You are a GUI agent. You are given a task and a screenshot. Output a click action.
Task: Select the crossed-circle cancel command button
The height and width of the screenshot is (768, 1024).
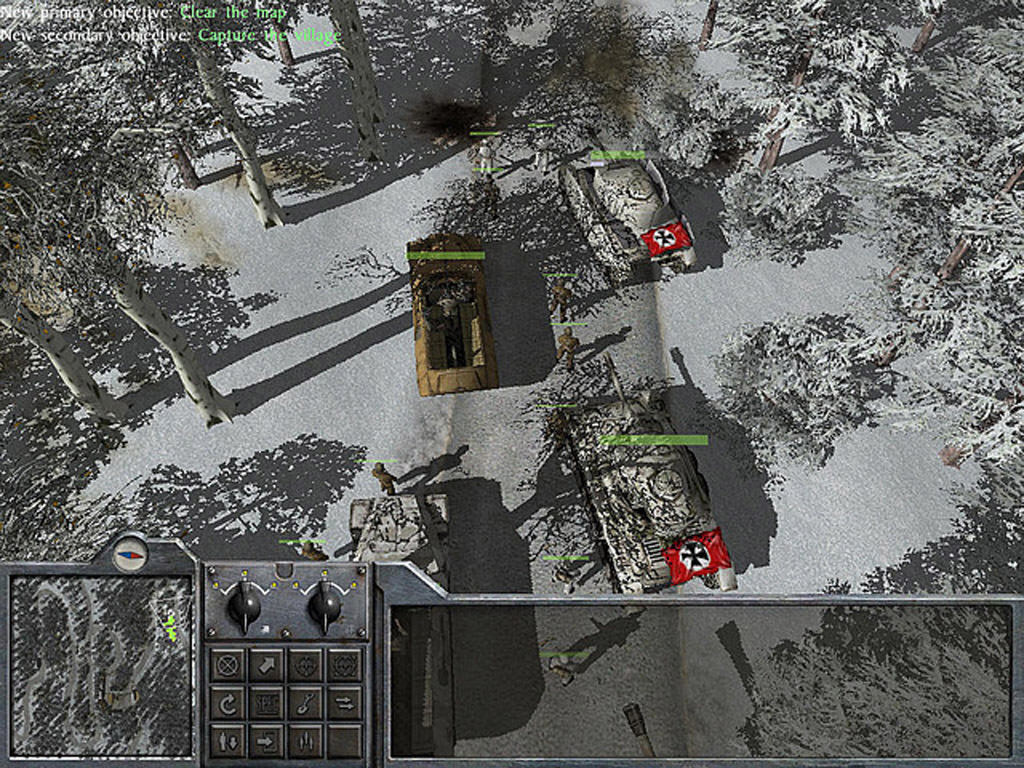(x=228, y=664)
